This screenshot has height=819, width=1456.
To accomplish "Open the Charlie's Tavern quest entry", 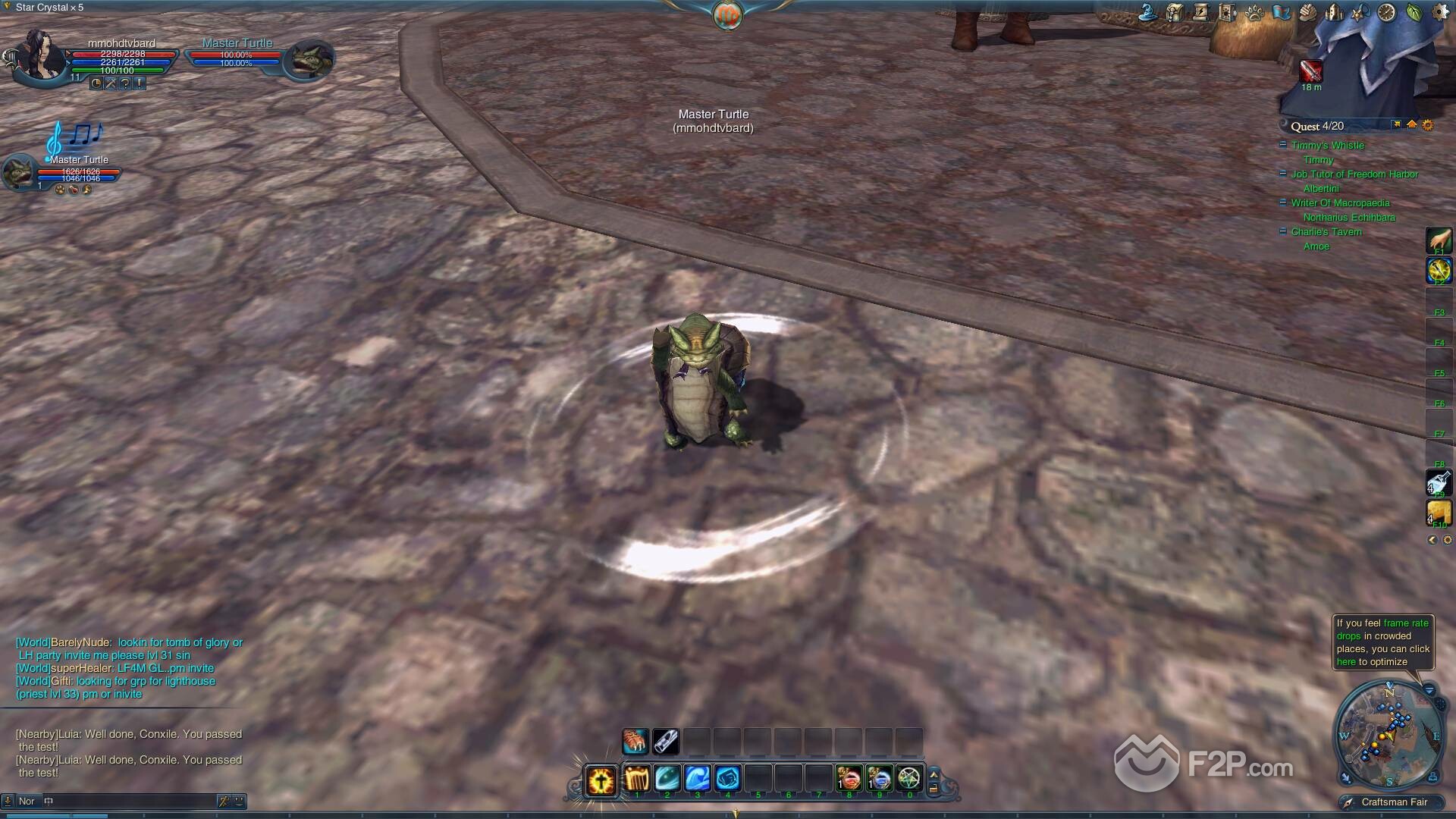I will pos(1326,232).
